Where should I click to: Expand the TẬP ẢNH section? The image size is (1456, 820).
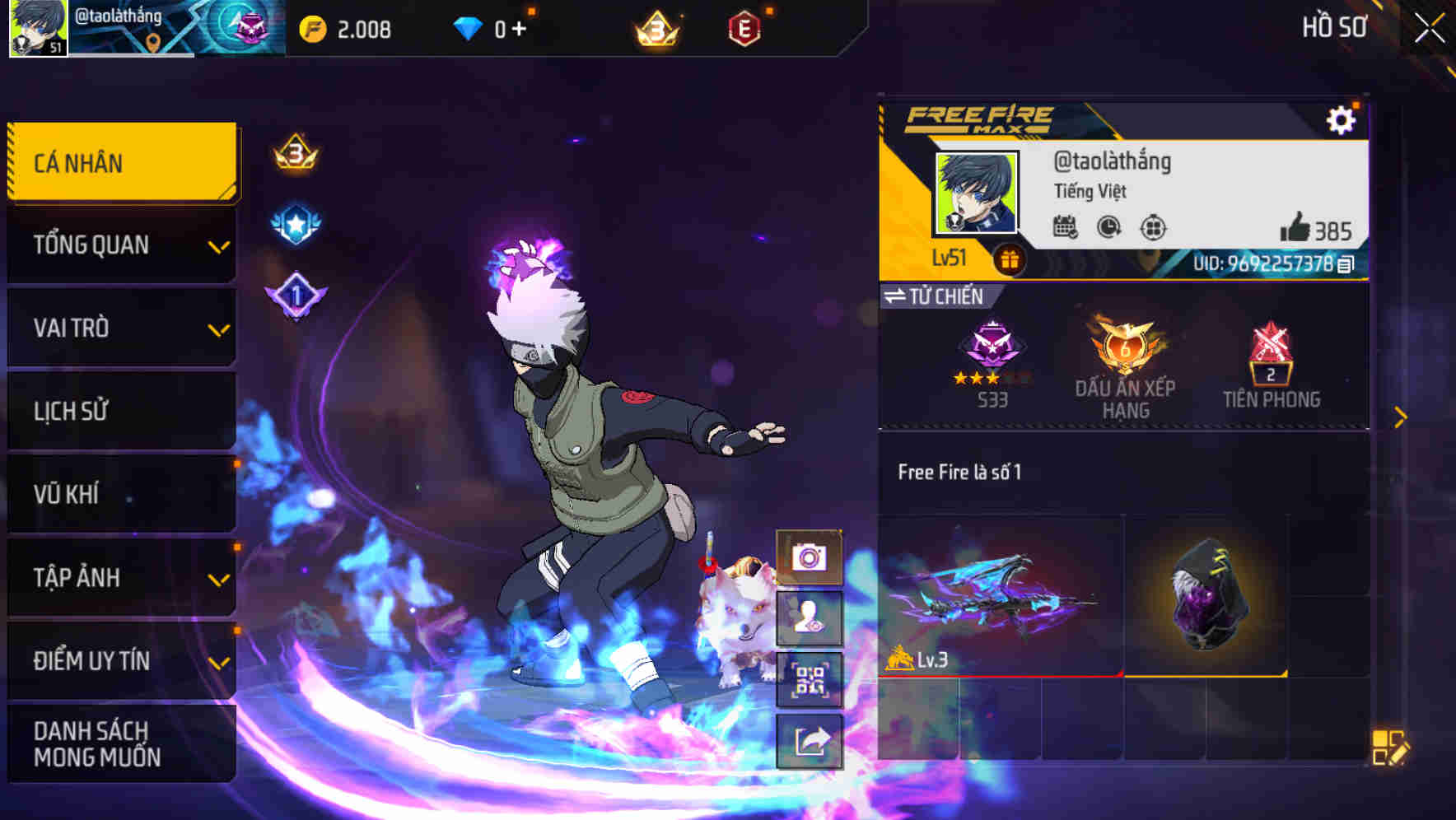point(120,578)
